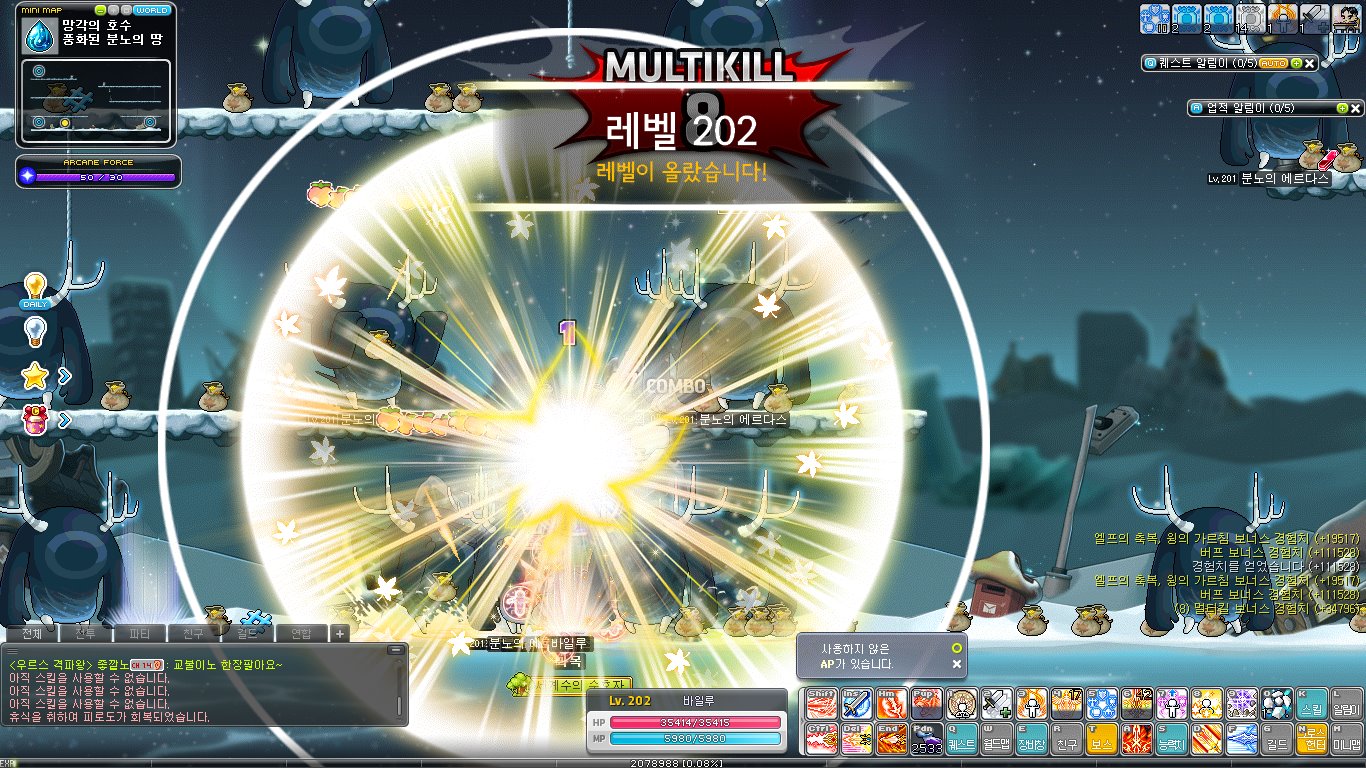Open the 능력치 (Stats) shortcut
Viewport: 1366px width, 768px height.
(1171, 739)
